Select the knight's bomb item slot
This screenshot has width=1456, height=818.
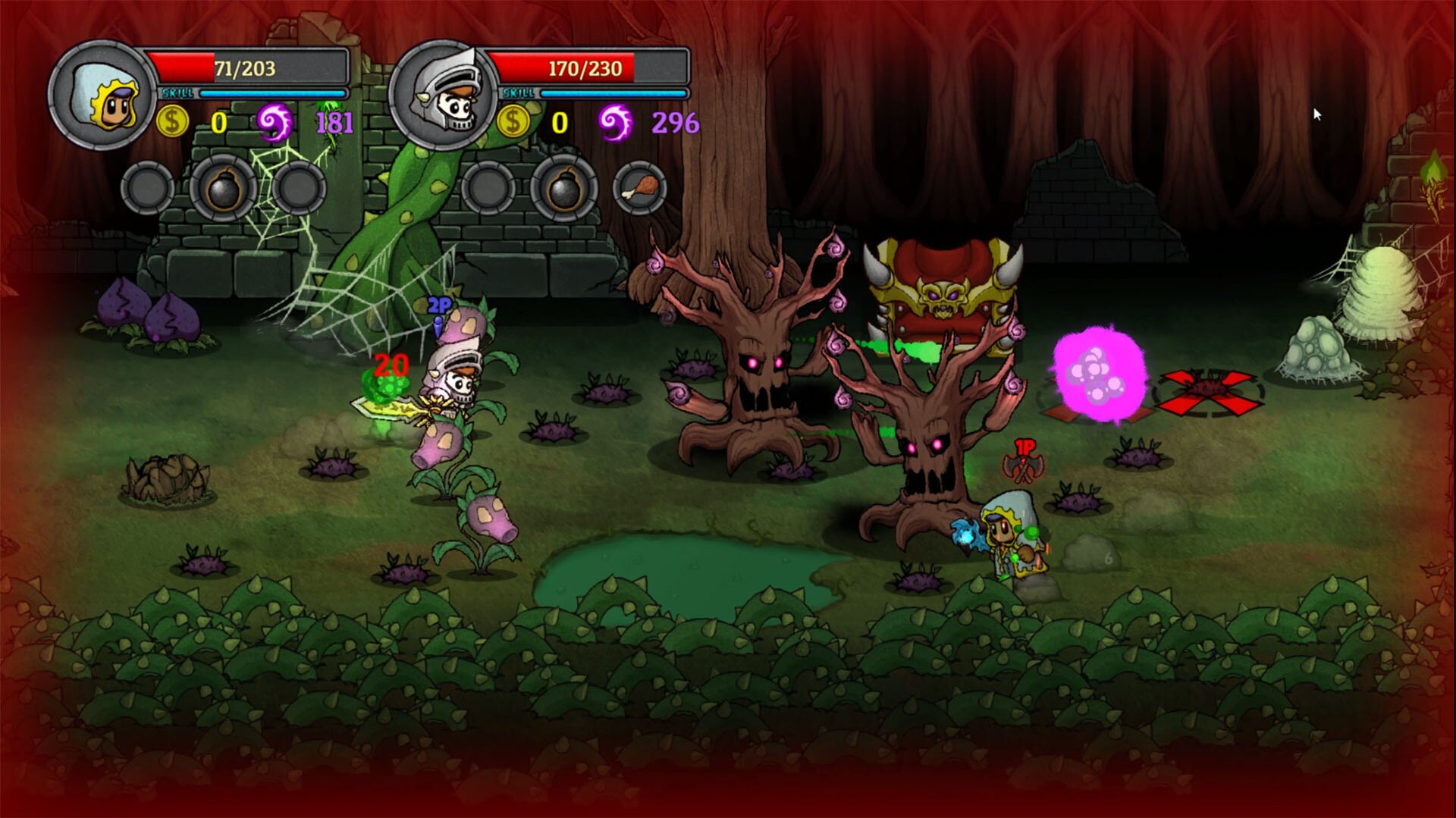click(x=563, y=190)
